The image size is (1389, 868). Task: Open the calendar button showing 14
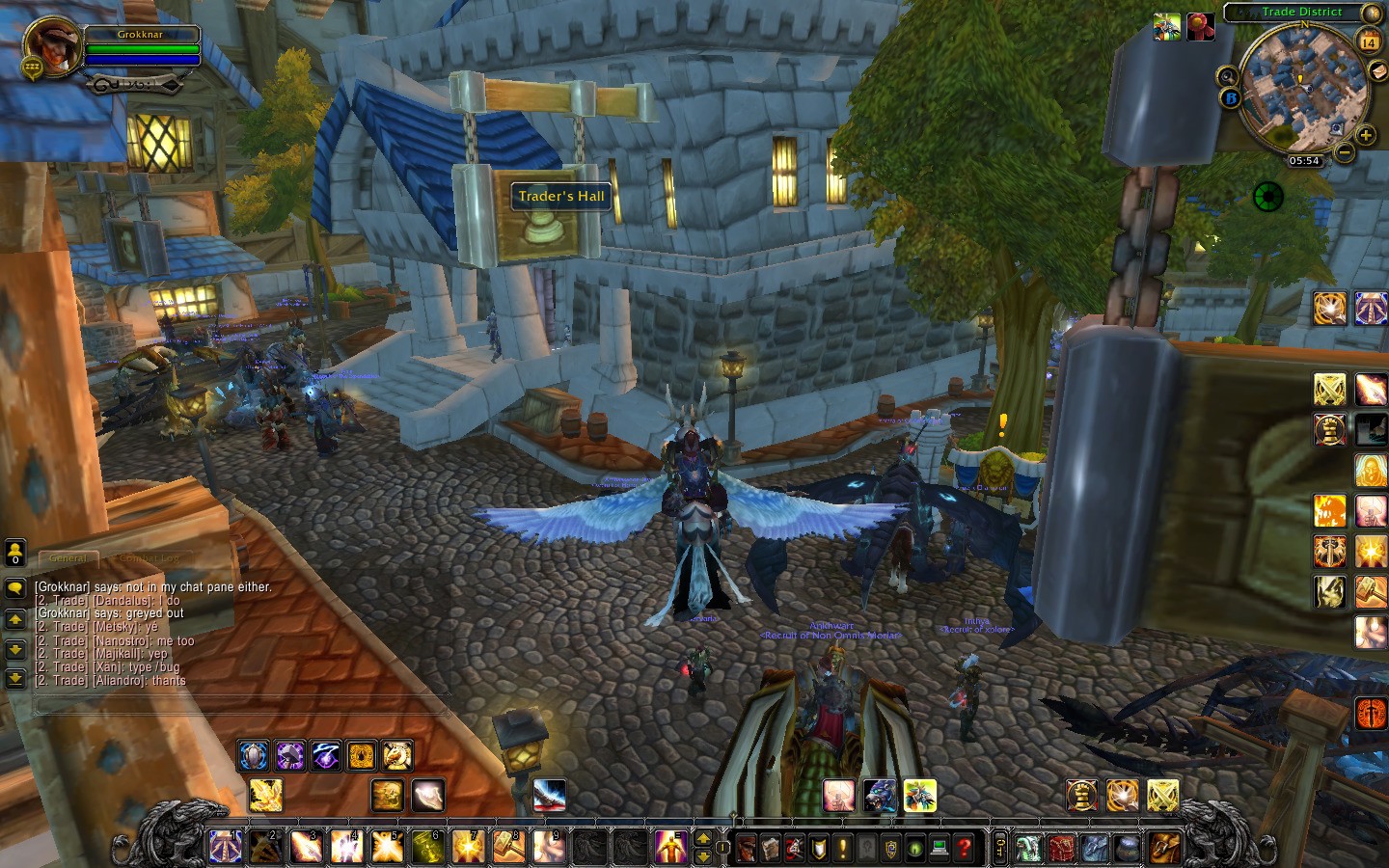coord(1369,41)
